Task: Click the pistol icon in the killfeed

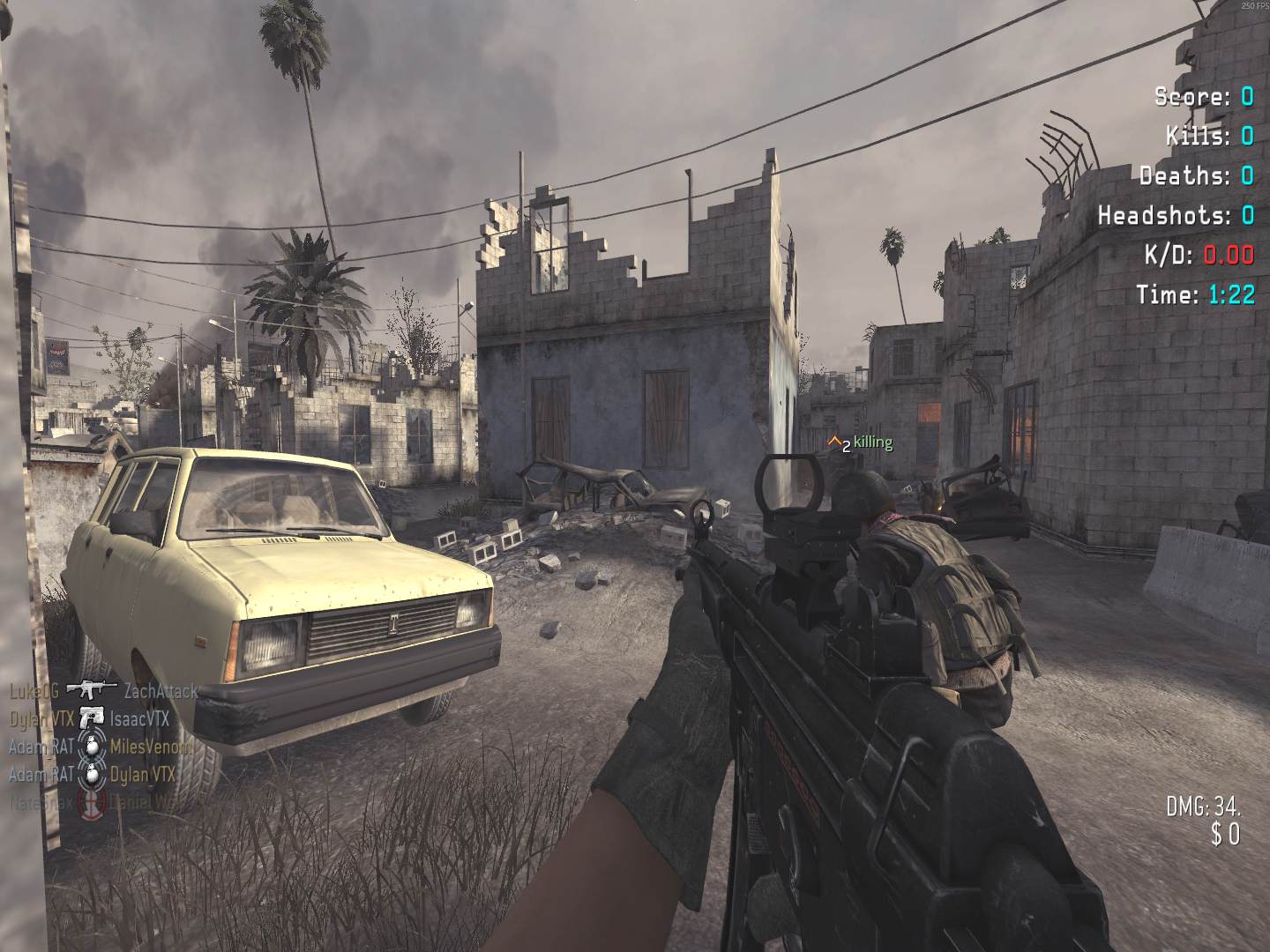Action: [x=91, y=718]
